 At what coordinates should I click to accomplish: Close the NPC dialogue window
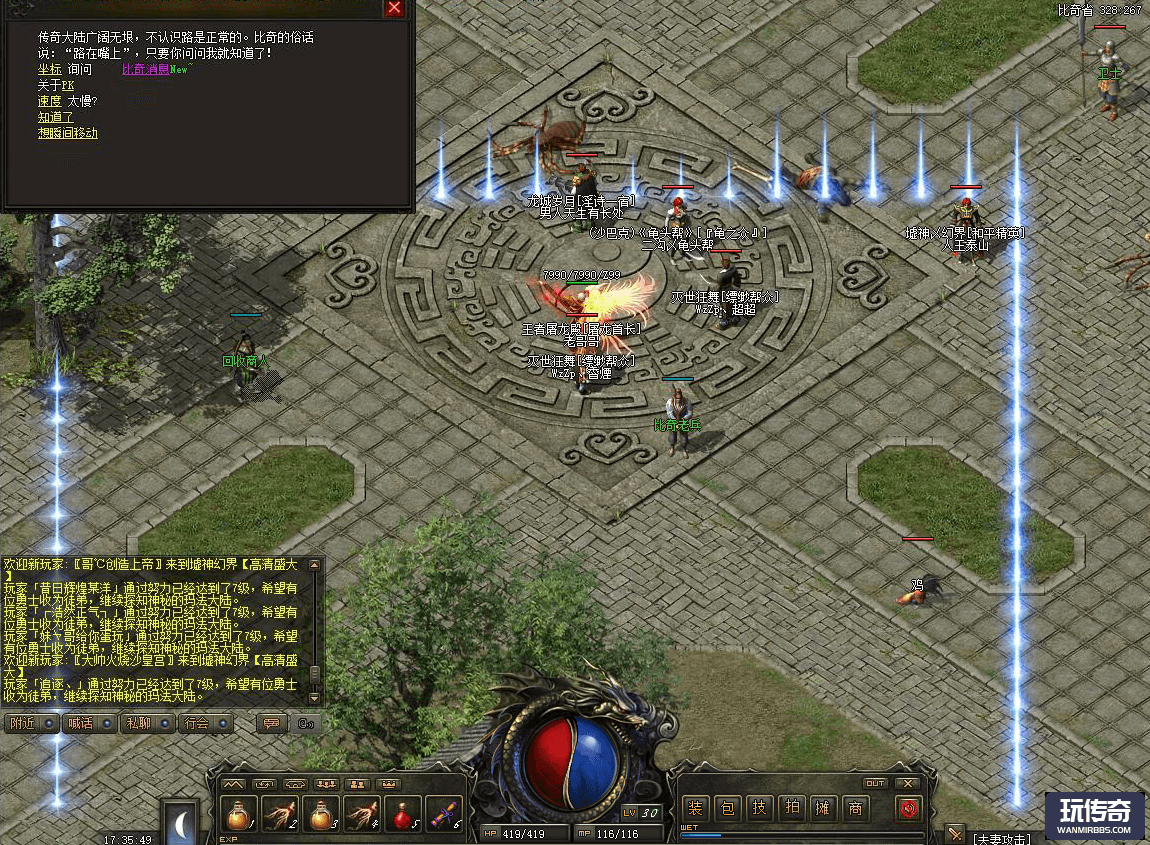click(x=395, y=9)
